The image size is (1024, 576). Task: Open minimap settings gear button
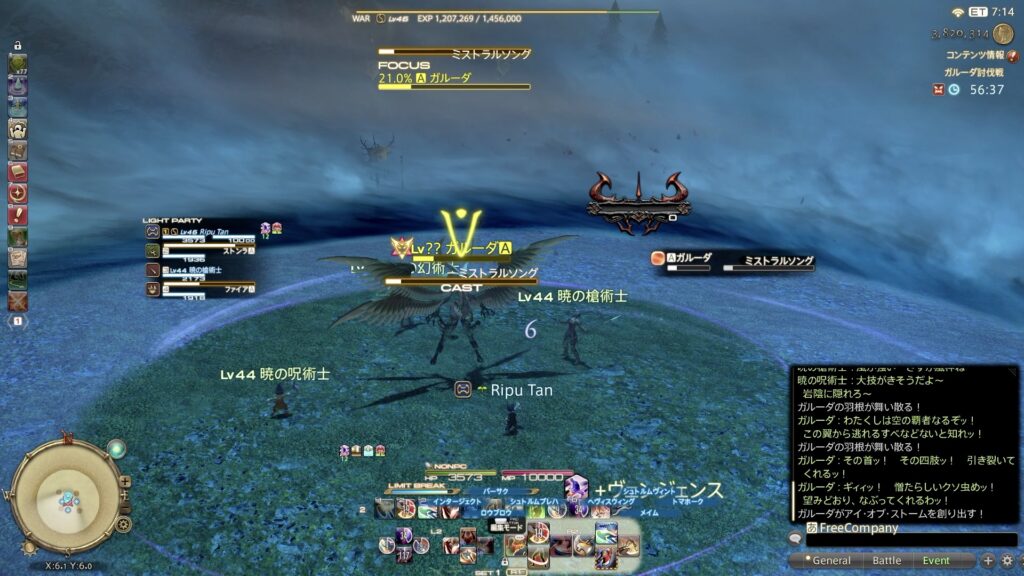123,523
